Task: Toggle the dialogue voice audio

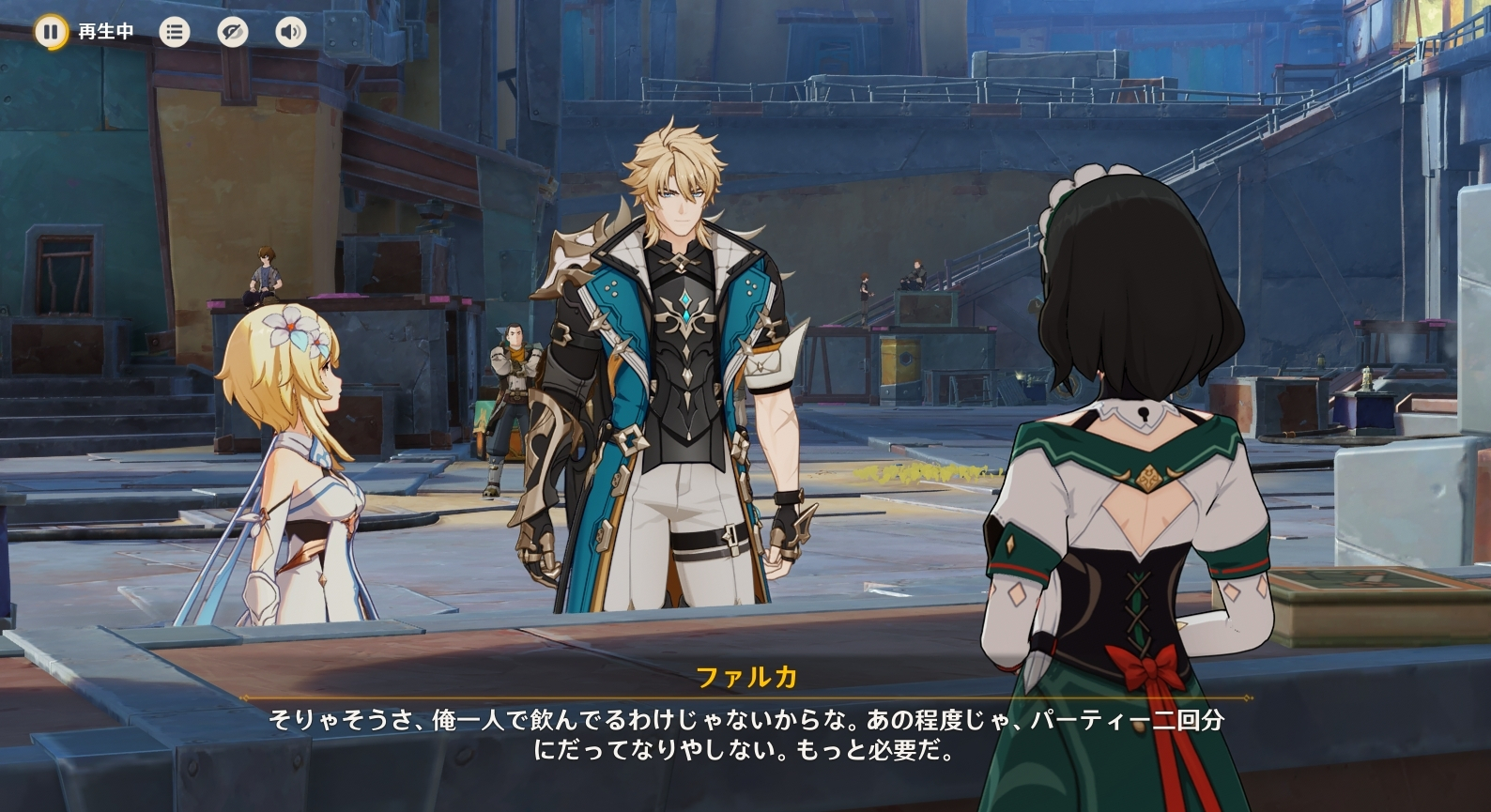Action: (x=290, y=33)
